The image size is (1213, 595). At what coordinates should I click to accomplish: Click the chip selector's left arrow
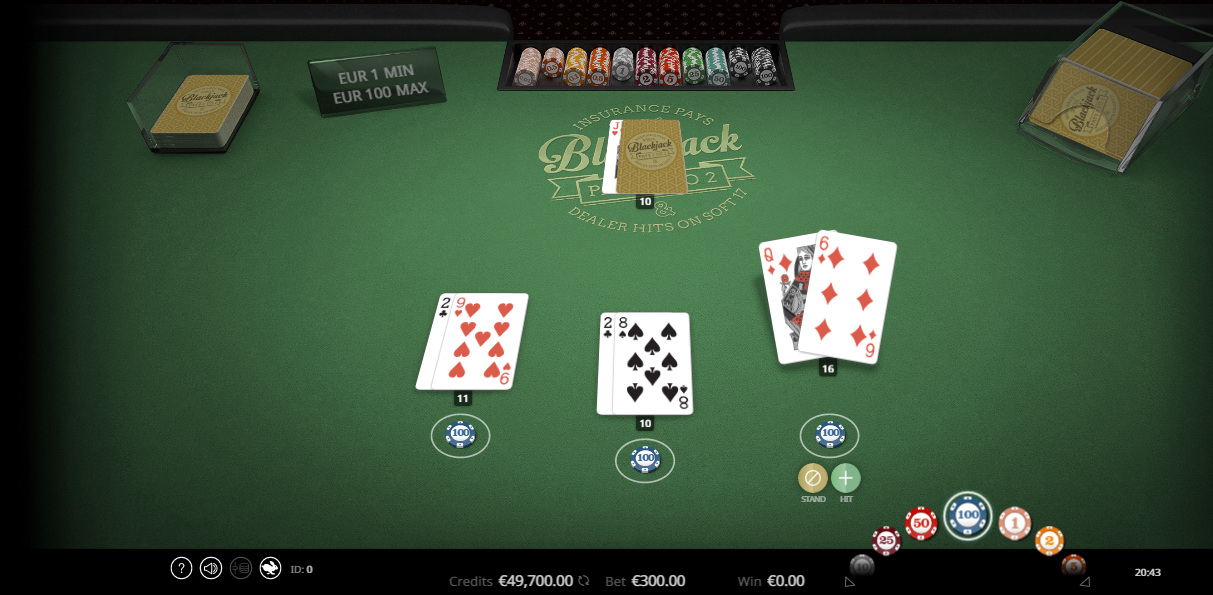tap(849, 581)
